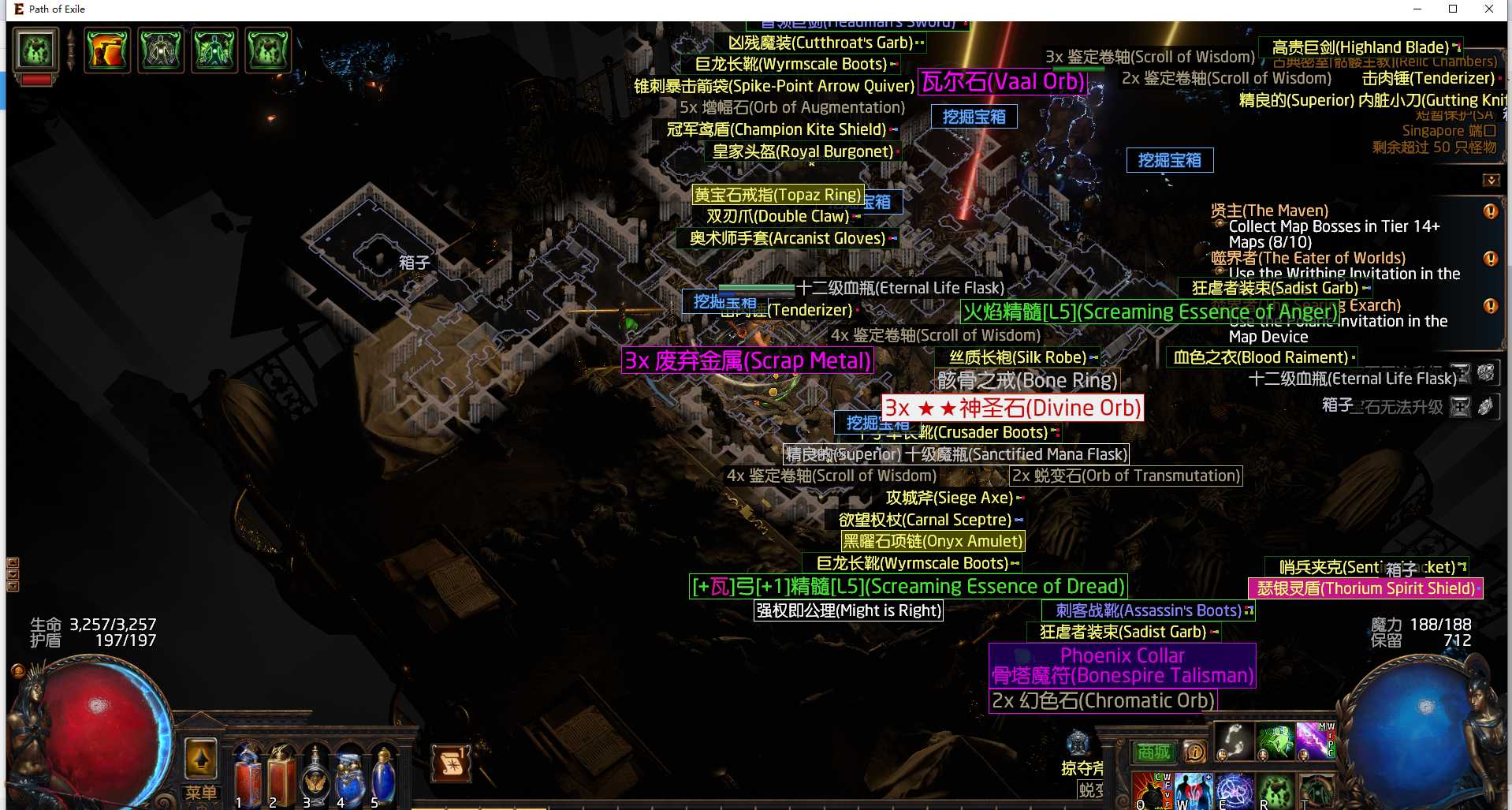
Task: Loot the Onyx Amulet label
Action: coord(933,541)
